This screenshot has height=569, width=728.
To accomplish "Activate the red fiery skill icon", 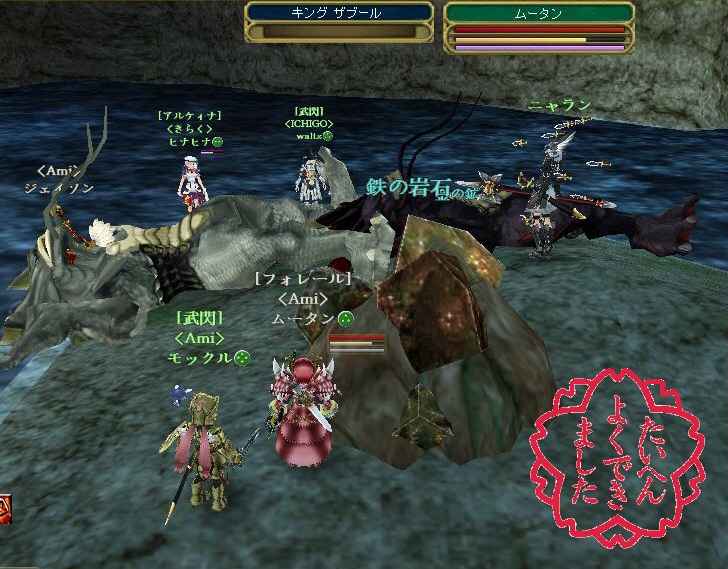I will tap(4, 506).
